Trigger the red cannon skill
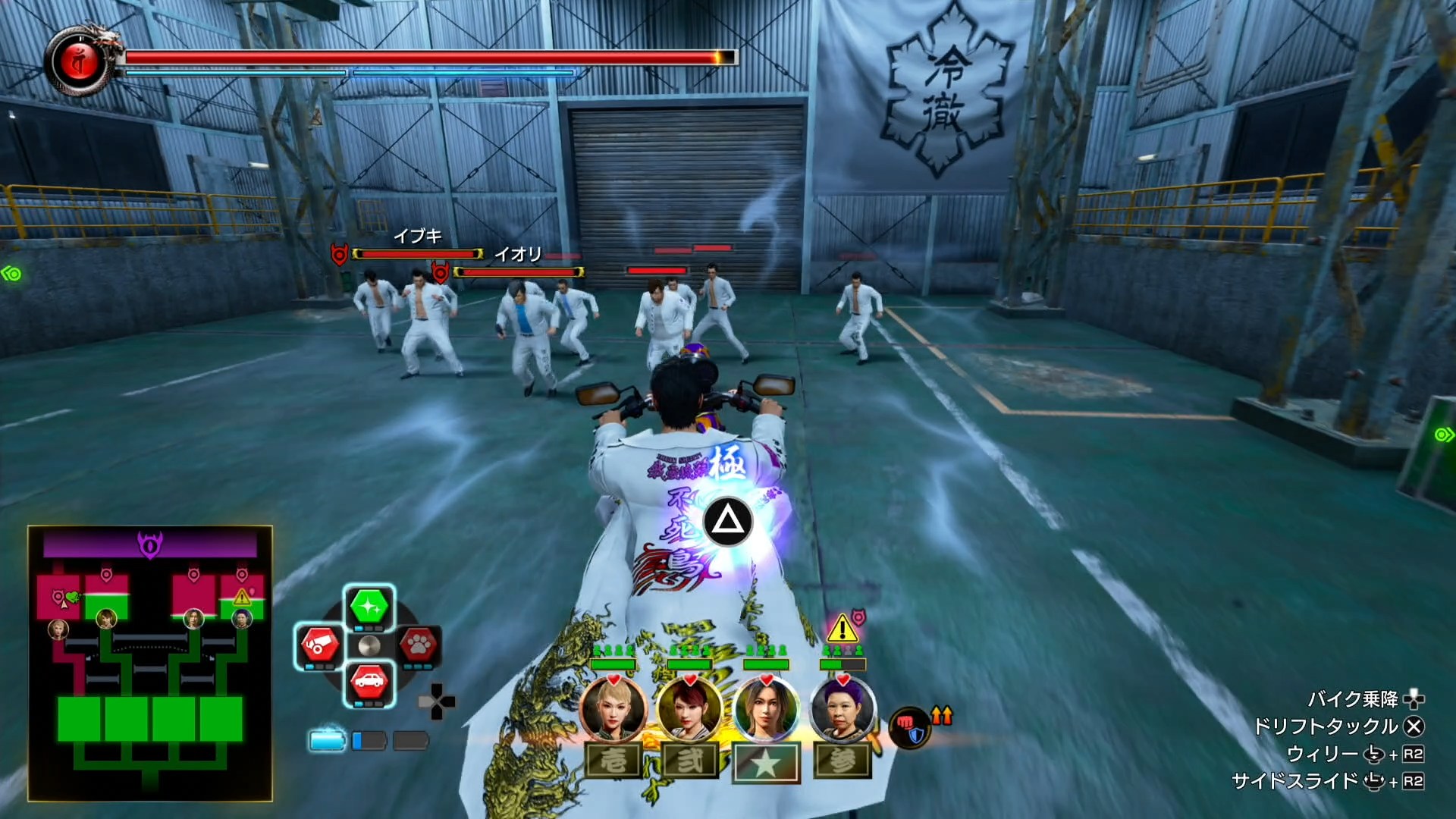Viewport: 1456px width, 819px height. [x=321, y=645]
